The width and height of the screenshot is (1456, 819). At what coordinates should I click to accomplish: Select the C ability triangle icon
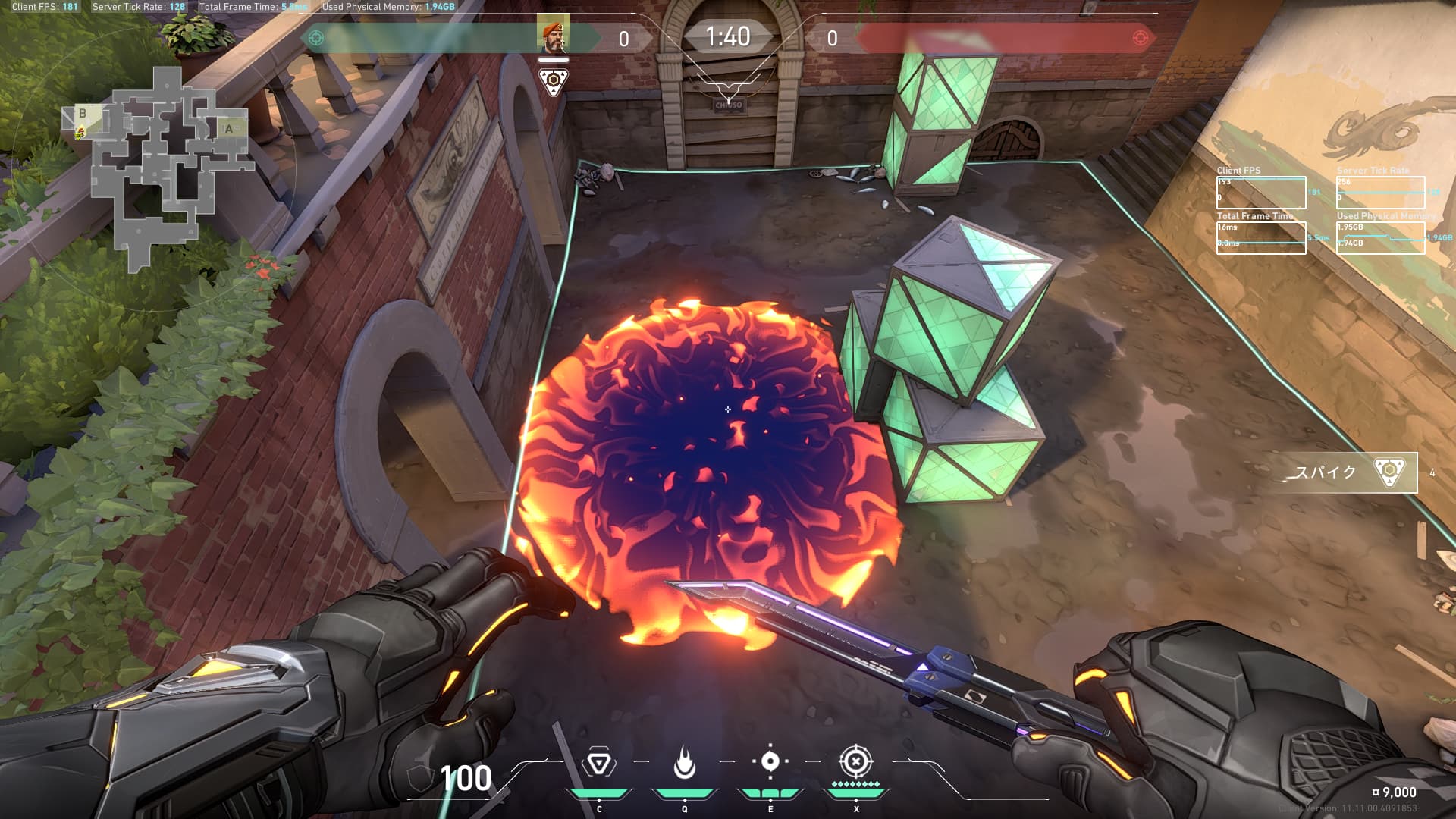(x=598, y=763)
